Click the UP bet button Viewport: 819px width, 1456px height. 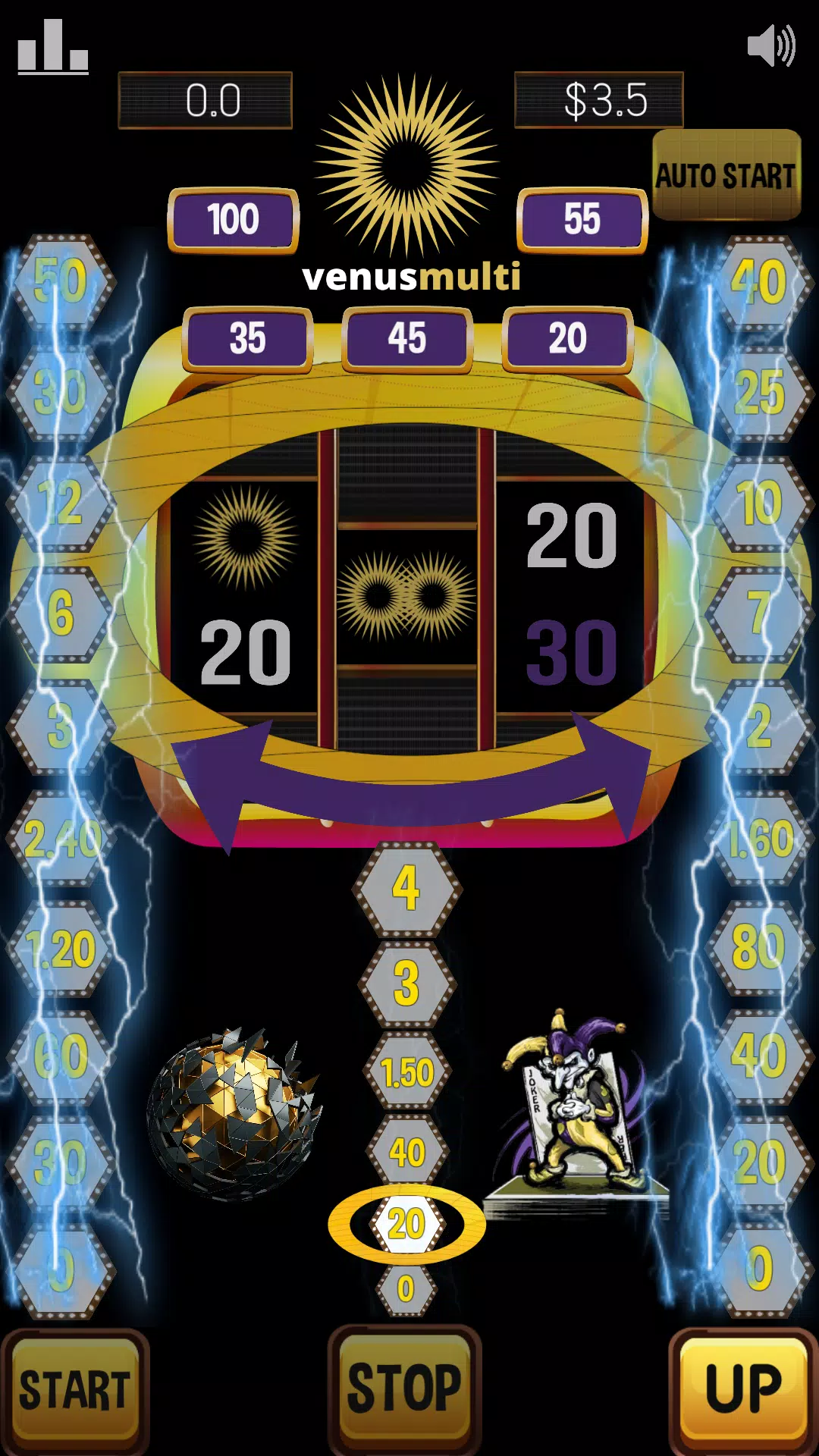point(743,1388)
